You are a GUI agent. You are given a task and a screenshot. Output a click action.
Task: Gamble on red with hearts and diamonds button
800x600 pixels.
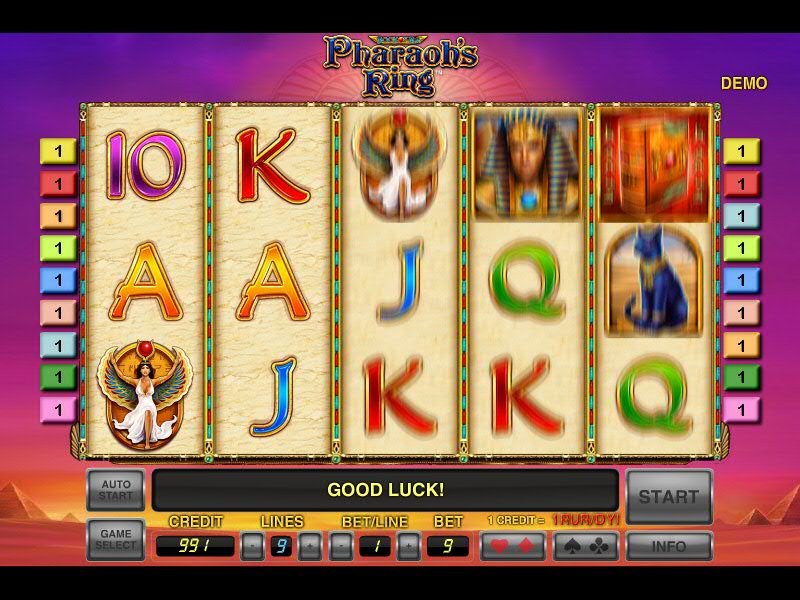pos(513,547)
